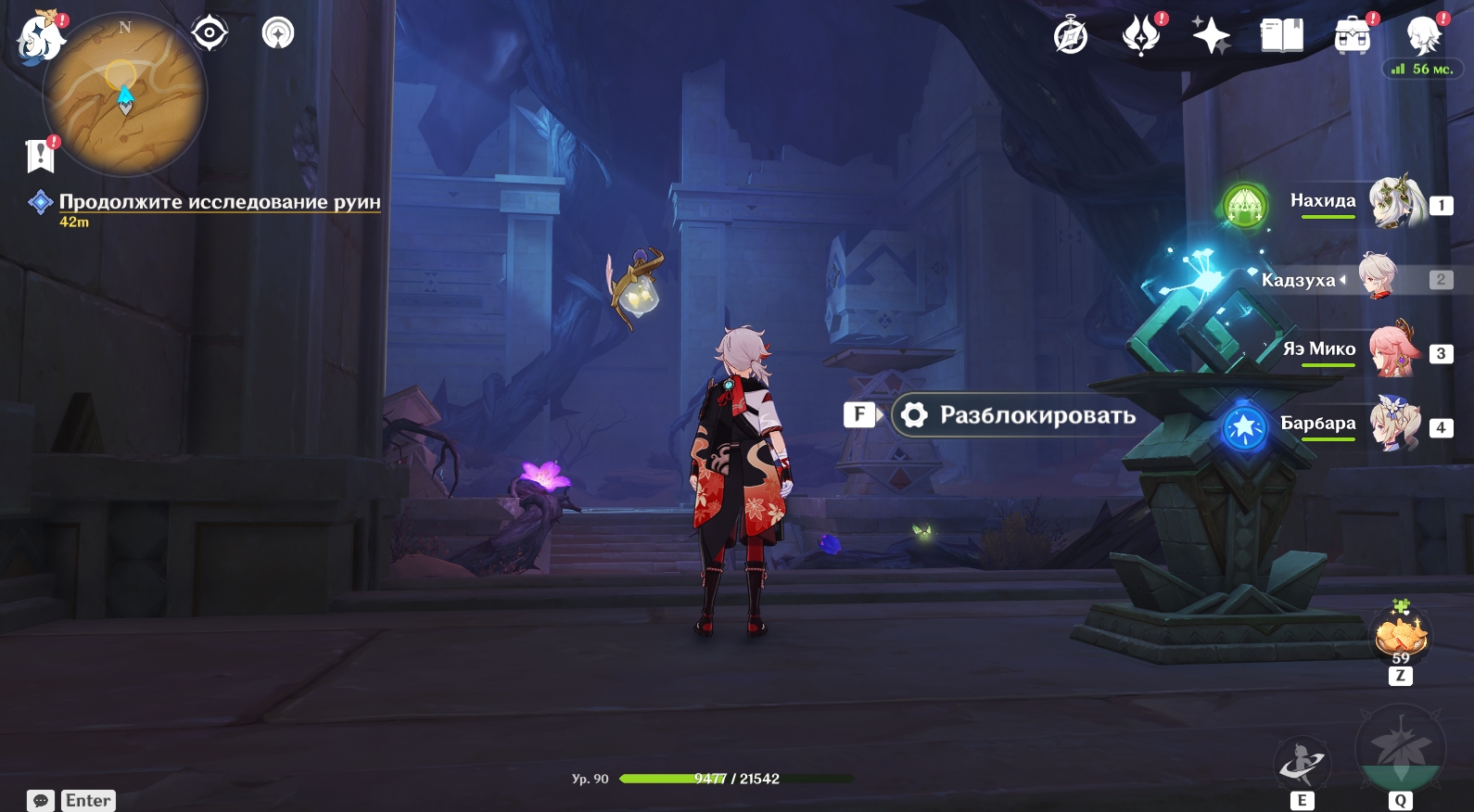Open the inventory backpack icon

[1353, 36]
